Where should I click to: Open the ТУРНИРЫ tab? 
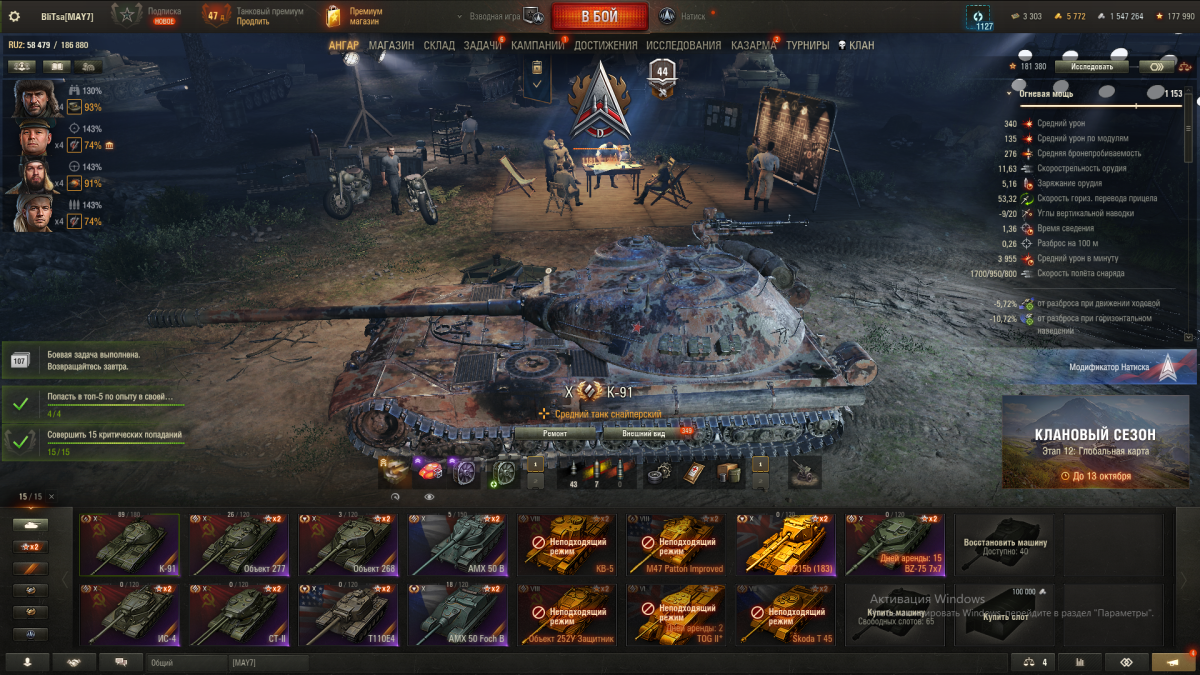(808, 45)
